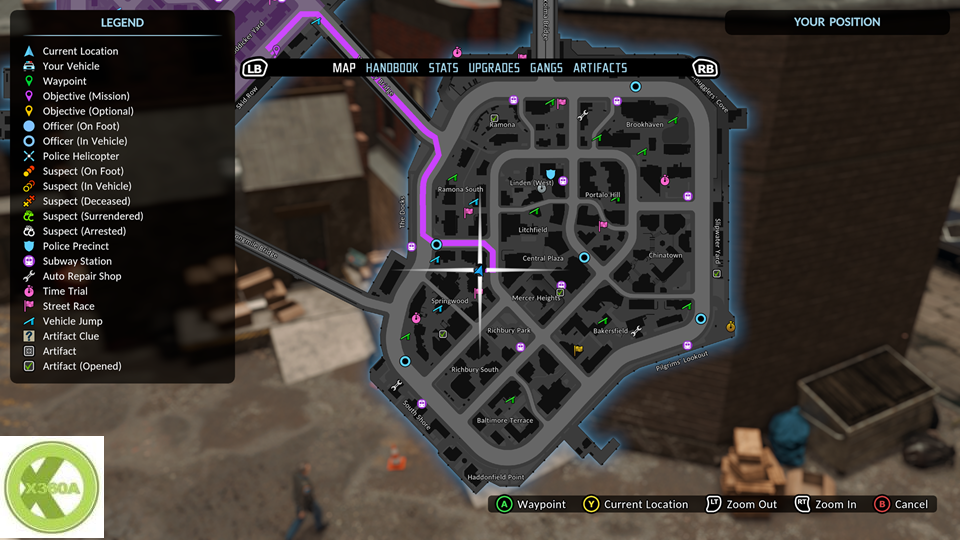
Task: Click the Street Race legend entry
Action: click(x=68, y=306)
